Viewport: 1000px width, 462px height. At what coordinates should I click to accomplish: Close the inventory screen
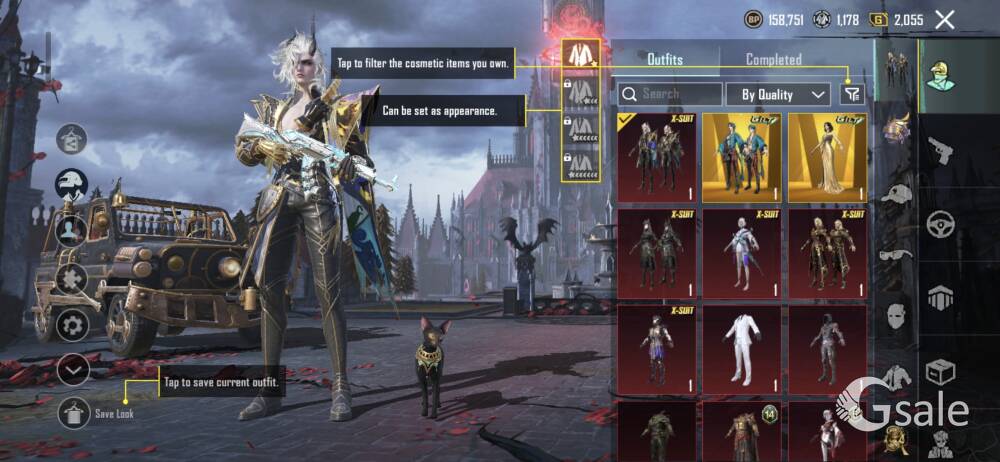[x=944, y=19]
